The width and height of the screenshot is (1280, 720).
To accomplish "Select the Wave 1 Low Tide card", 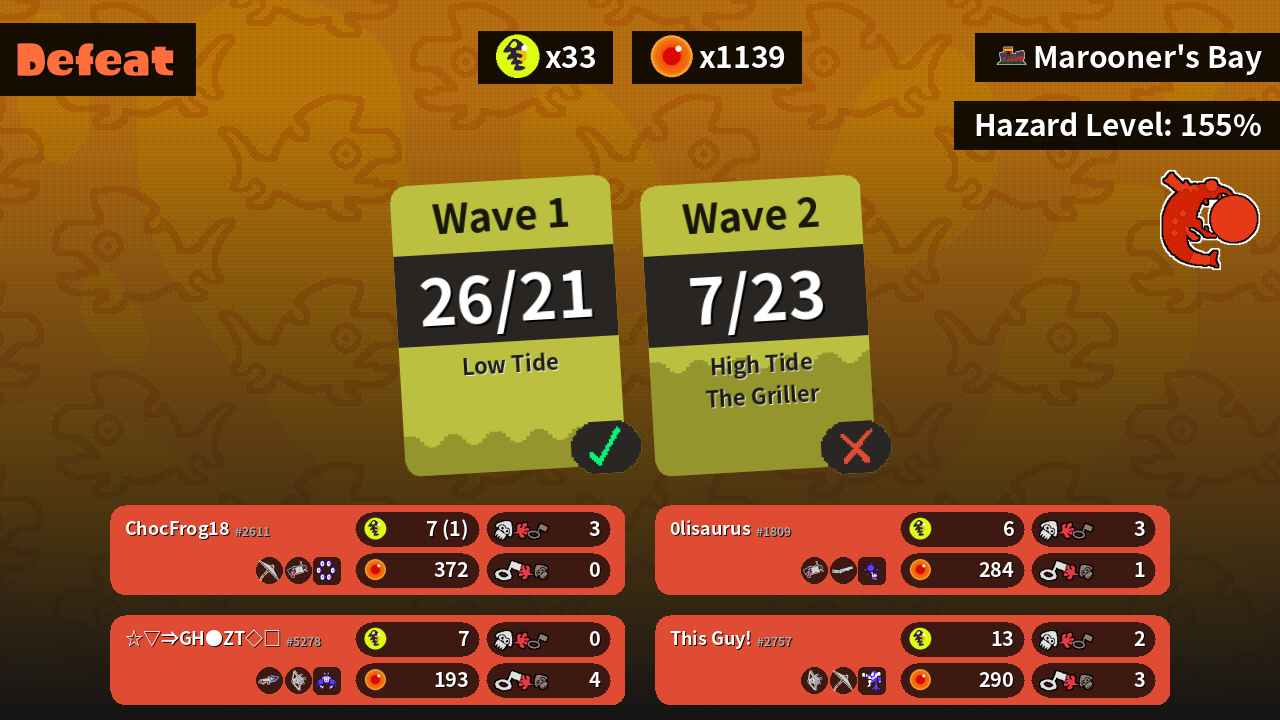I will (x=508, y=325).
